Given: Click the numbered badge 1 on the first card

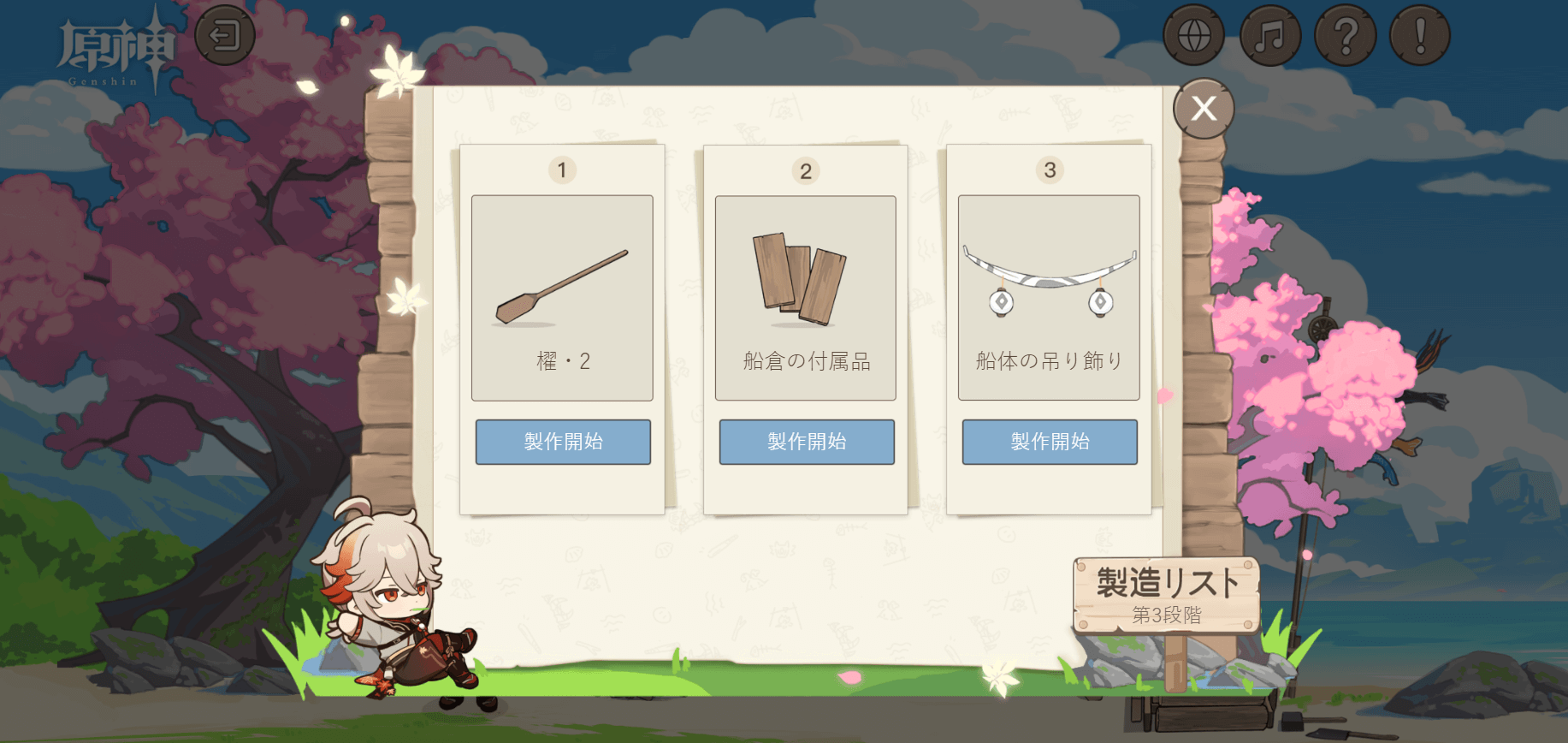Looking at the screenshot, I should 562,169.
